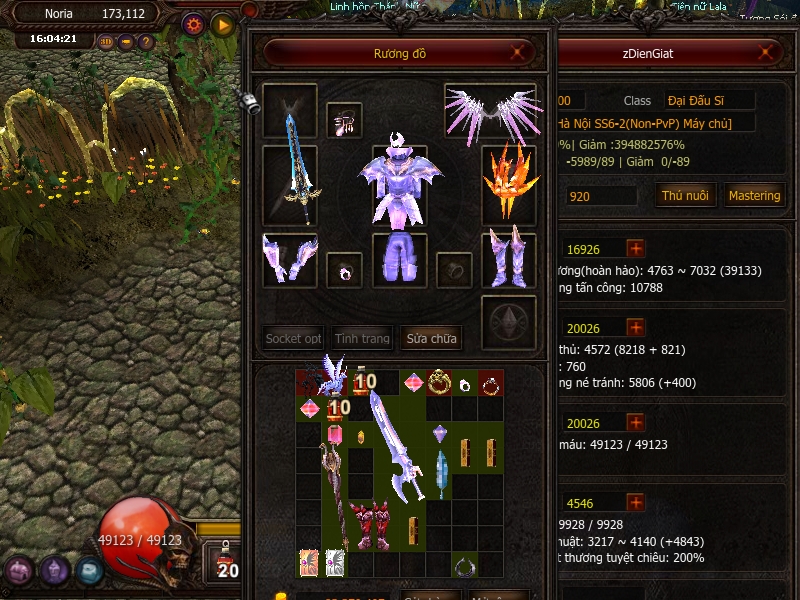The width and height of the screenshot is (800, 600).
Task: Click the Sửa chữa repair button
Action: [x=432, y=339]
